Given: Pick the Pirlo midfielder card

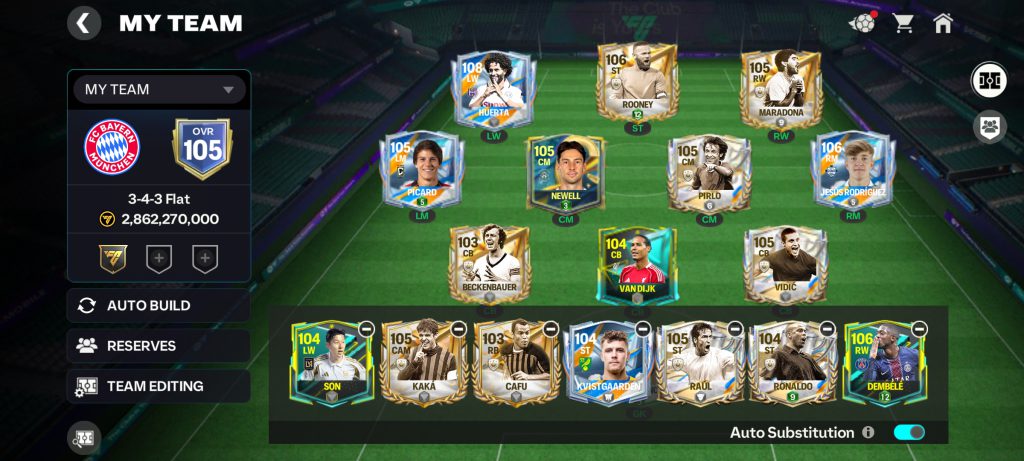Looking at the screenshot, I should pos(709,174).
